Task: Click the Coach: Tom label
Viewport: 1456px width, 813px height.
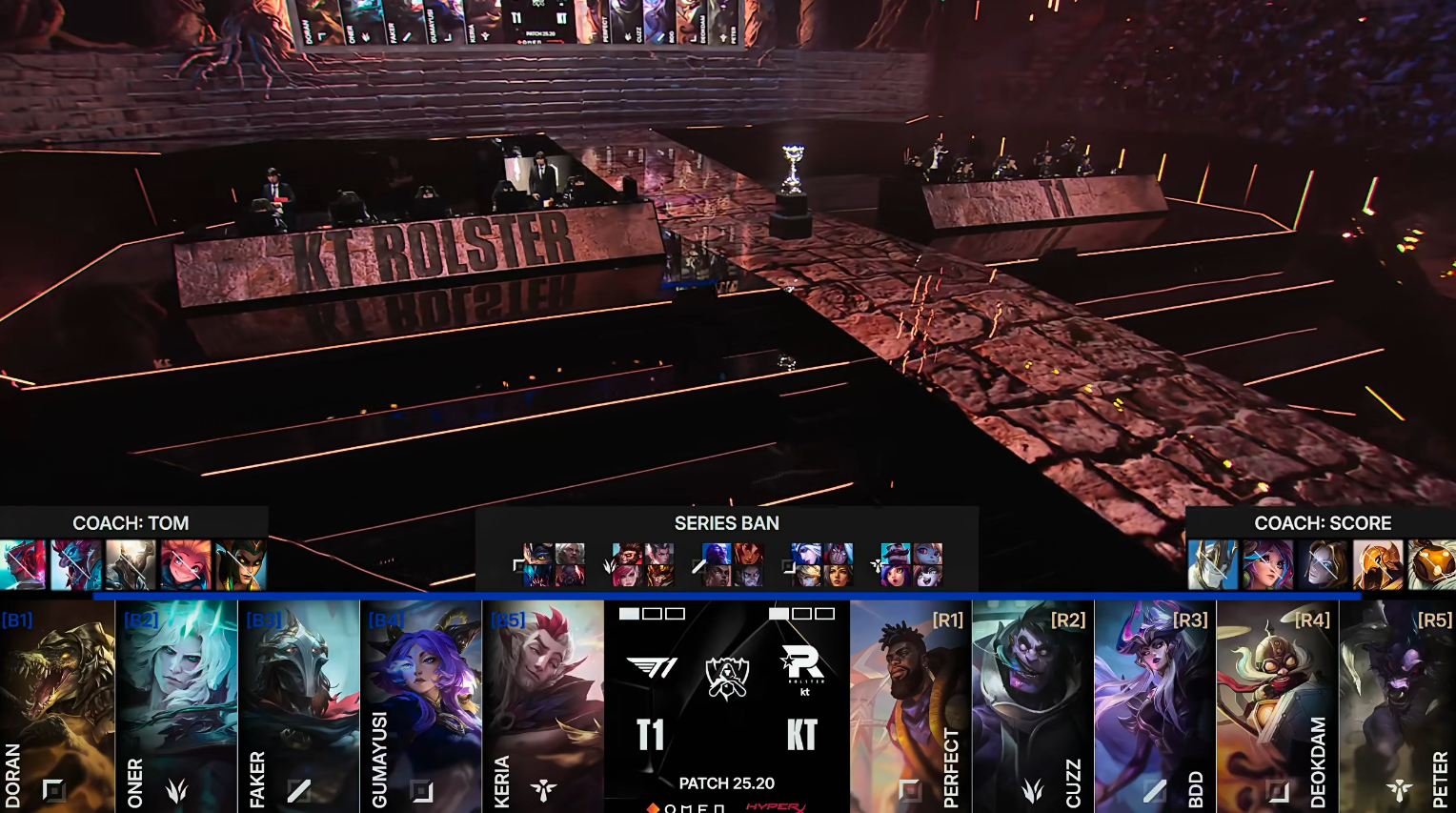Action: (x=131, y=523)
